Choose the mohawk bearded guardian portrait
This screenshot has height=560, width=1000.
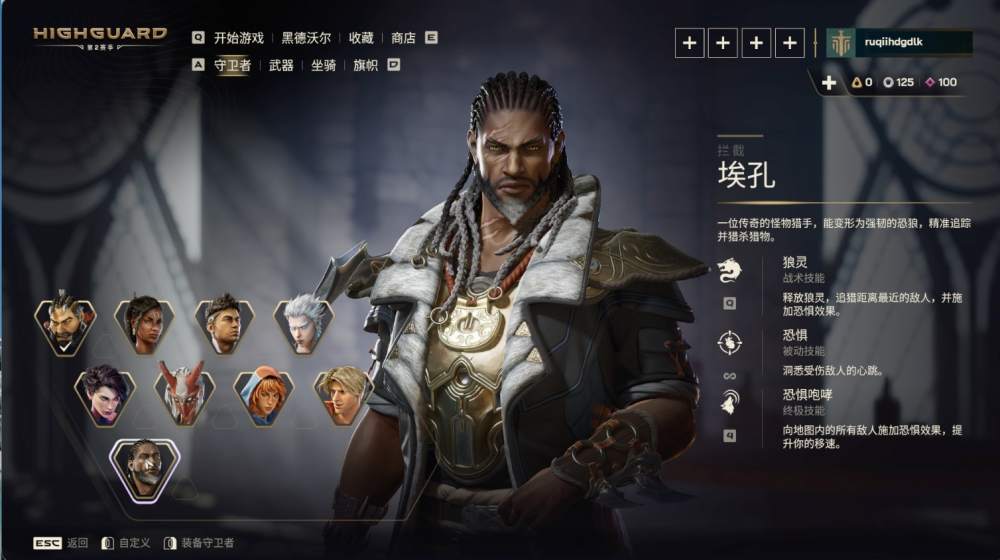(x=65, y=322)
